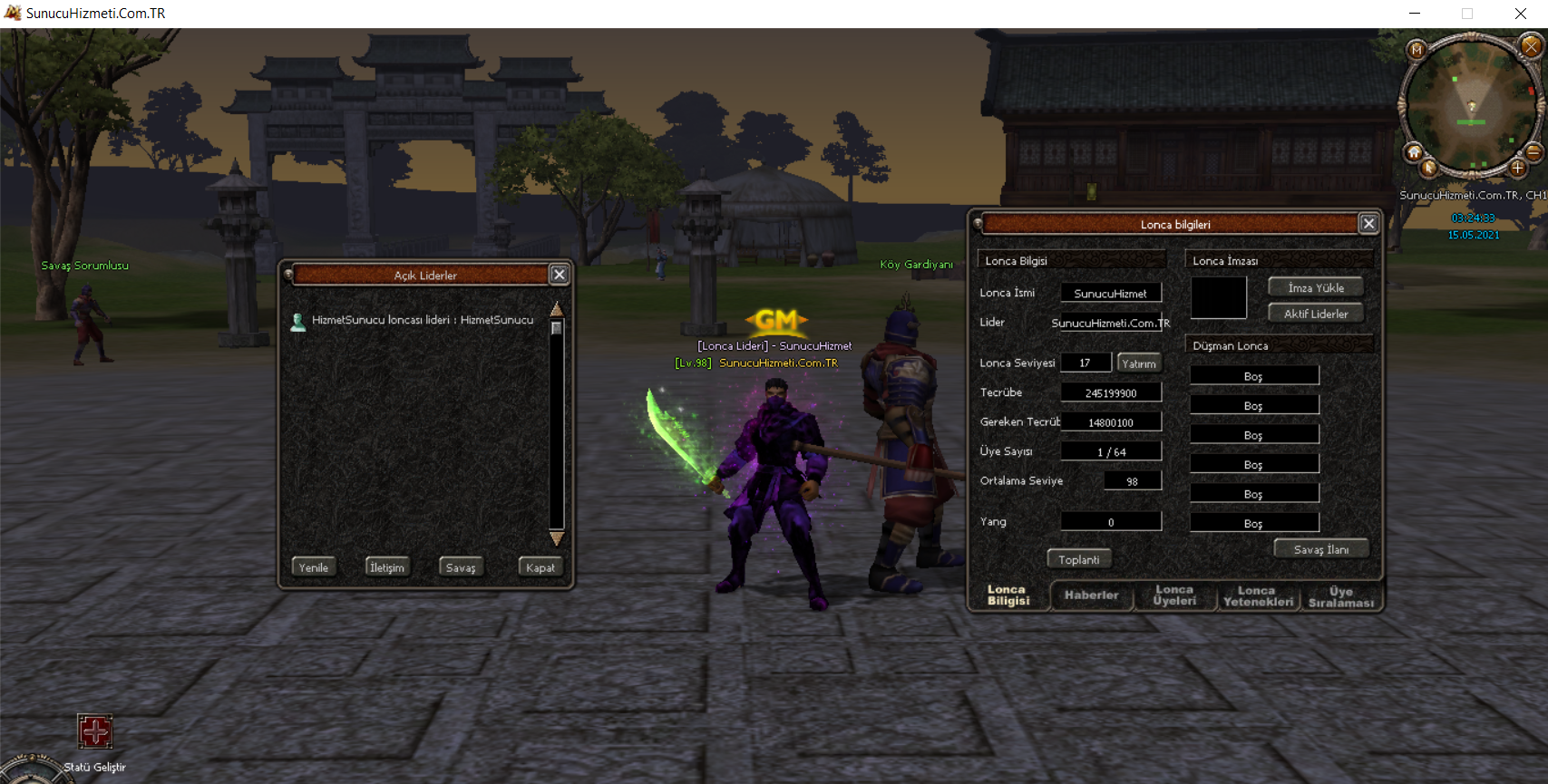Click the Toplantı meeting button

tap(1079, 559)
